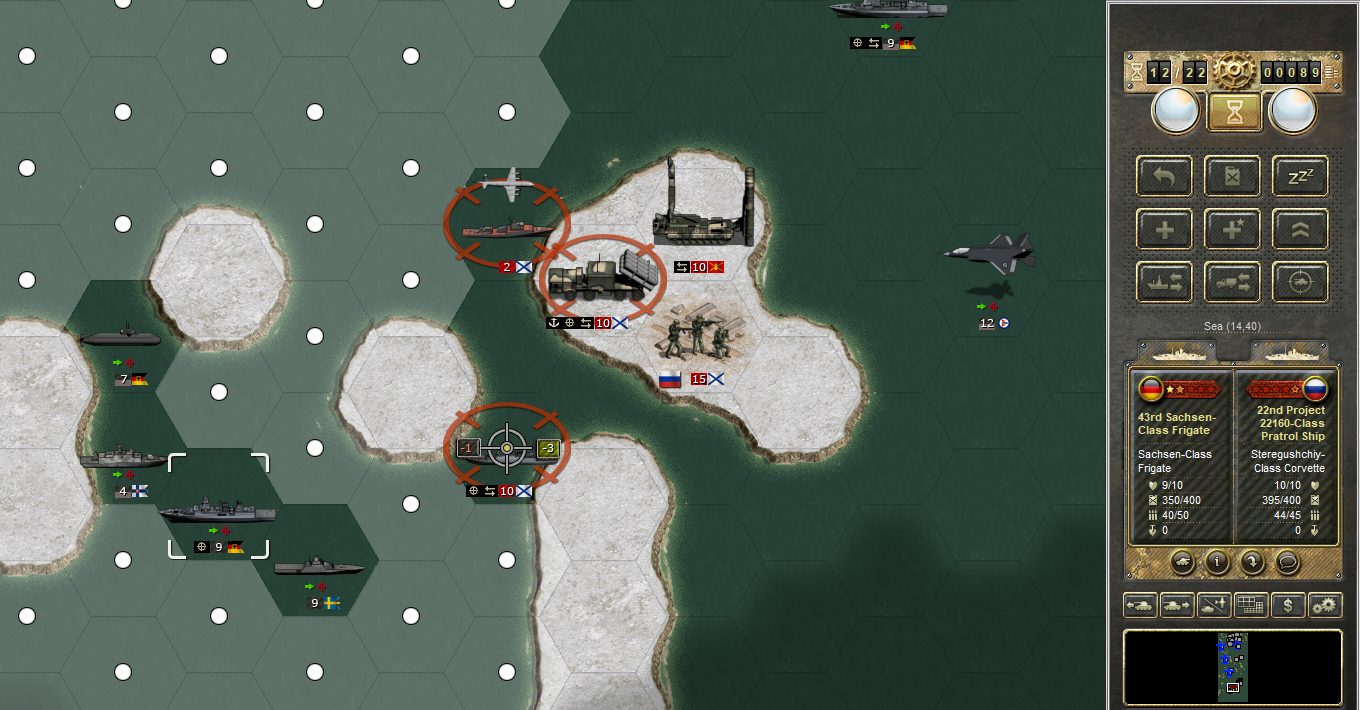Open the purchase screen dollar button
Viewport: 1360px width, 710px height.
[x=1288, y=605]
